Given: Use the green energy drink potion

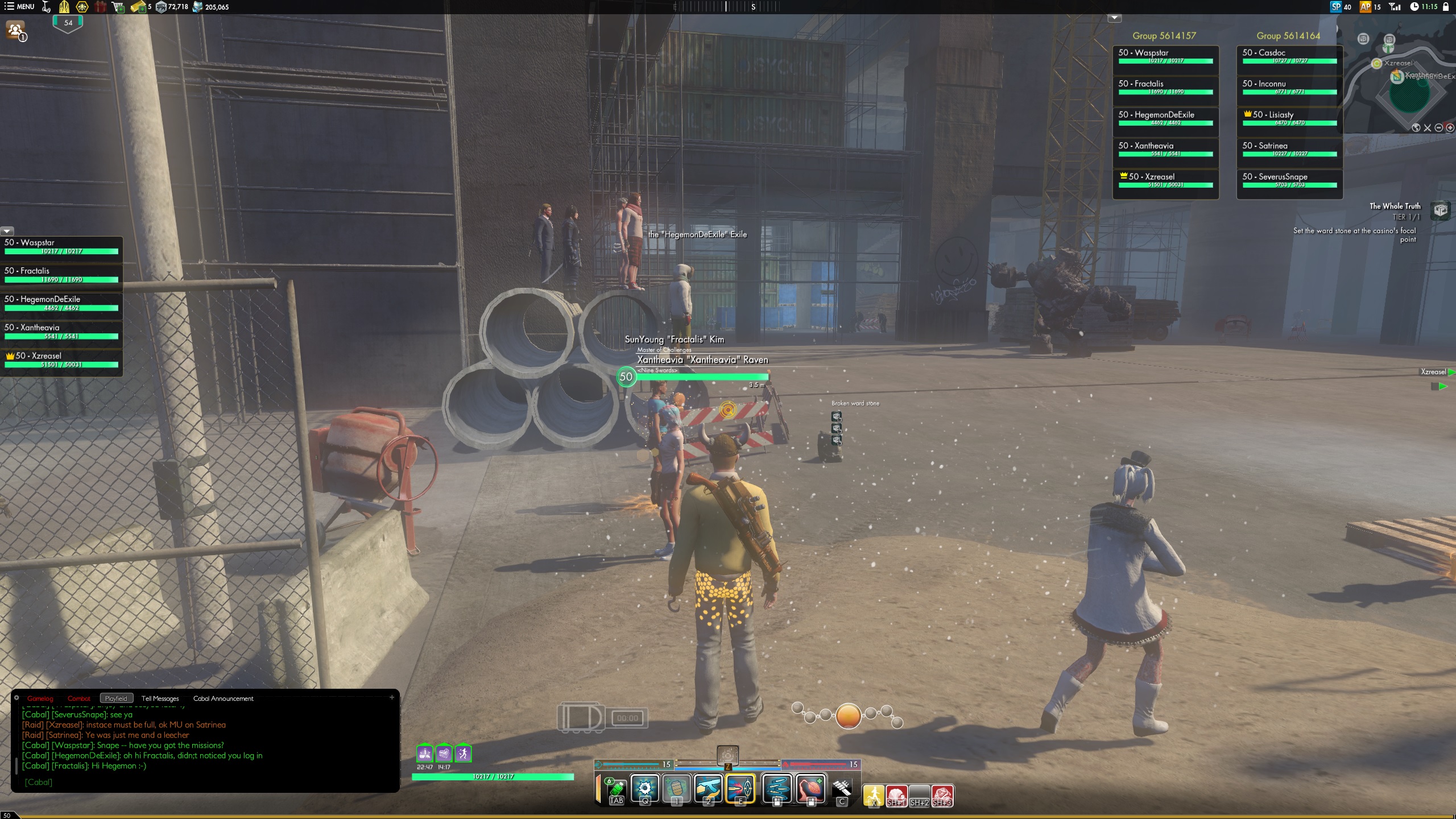Looking at the screenshot, I should click(x=617, y=789).
